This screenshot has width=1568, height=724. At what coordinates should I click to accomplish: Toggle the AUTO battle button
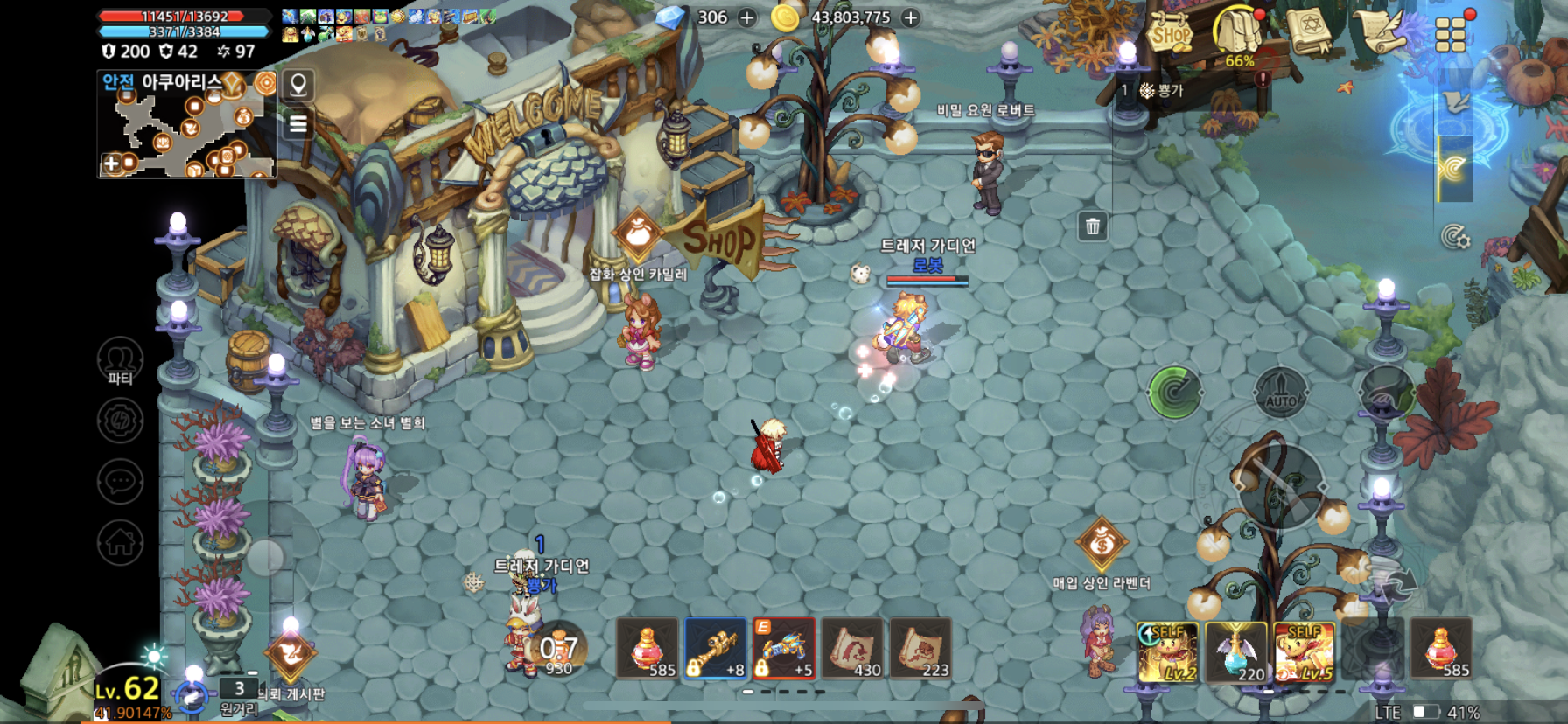click(x=1281, y=393)
